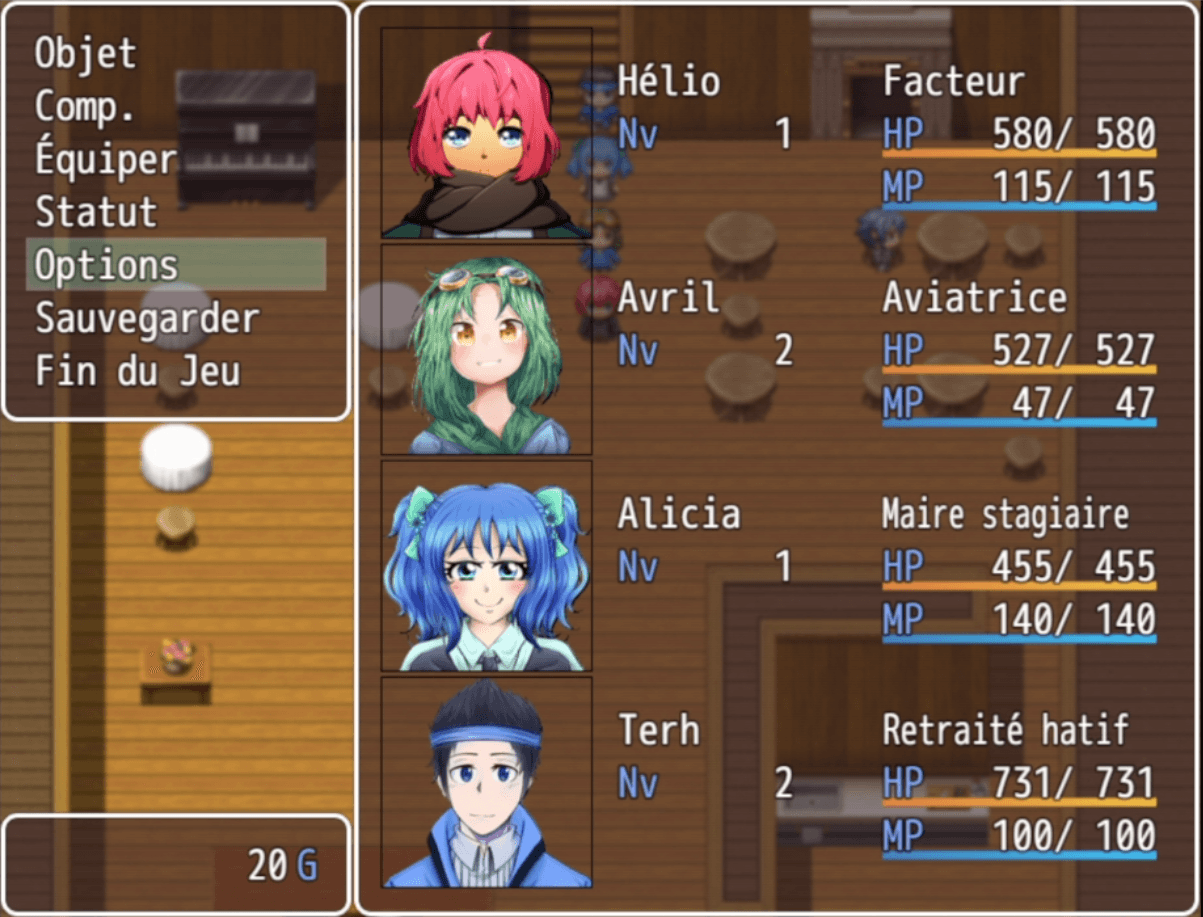Image resolution: width=1203 pixels, height=917 pixels.
Task: Open the Objet menu entry
Action: 86,53
